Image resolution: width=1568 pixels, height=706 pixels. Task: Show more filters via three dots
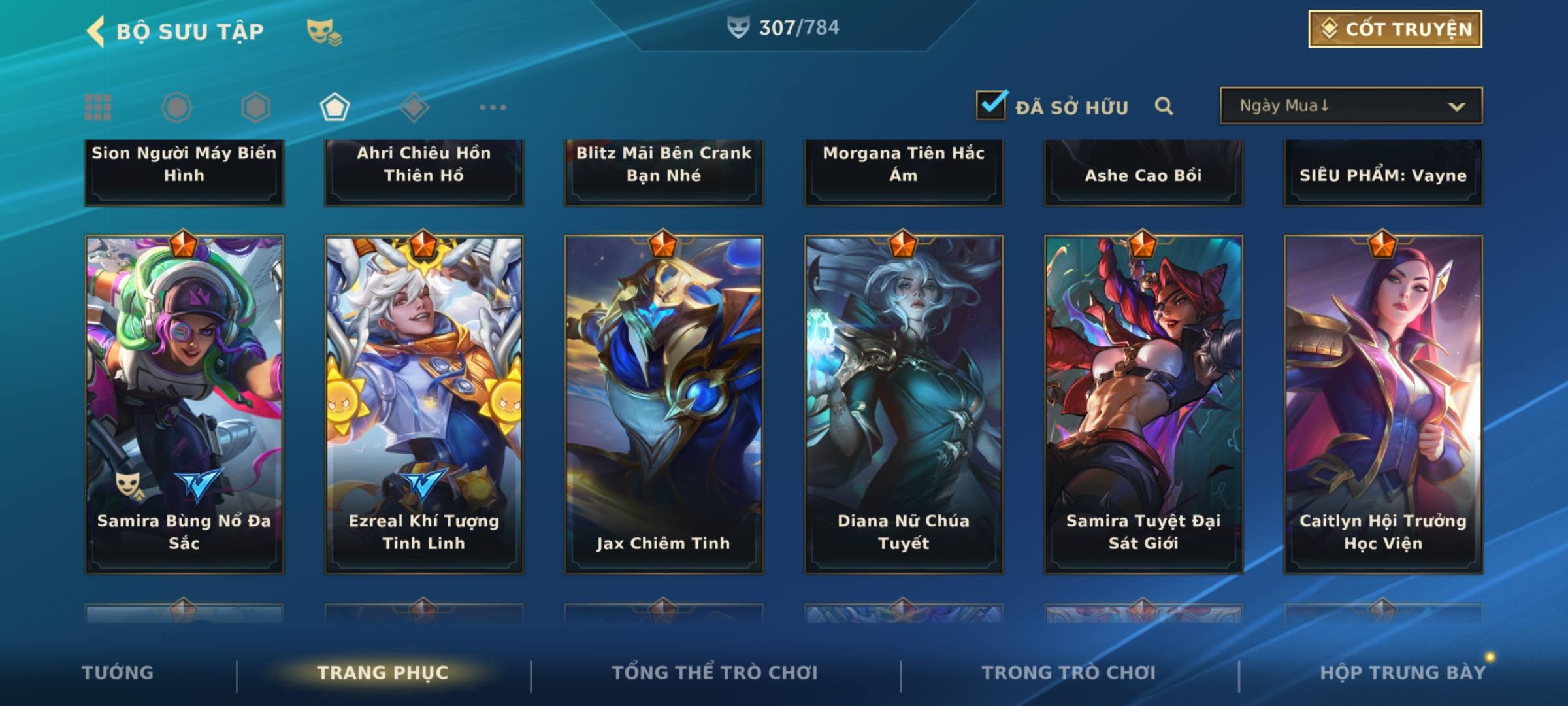coord(493,107)
